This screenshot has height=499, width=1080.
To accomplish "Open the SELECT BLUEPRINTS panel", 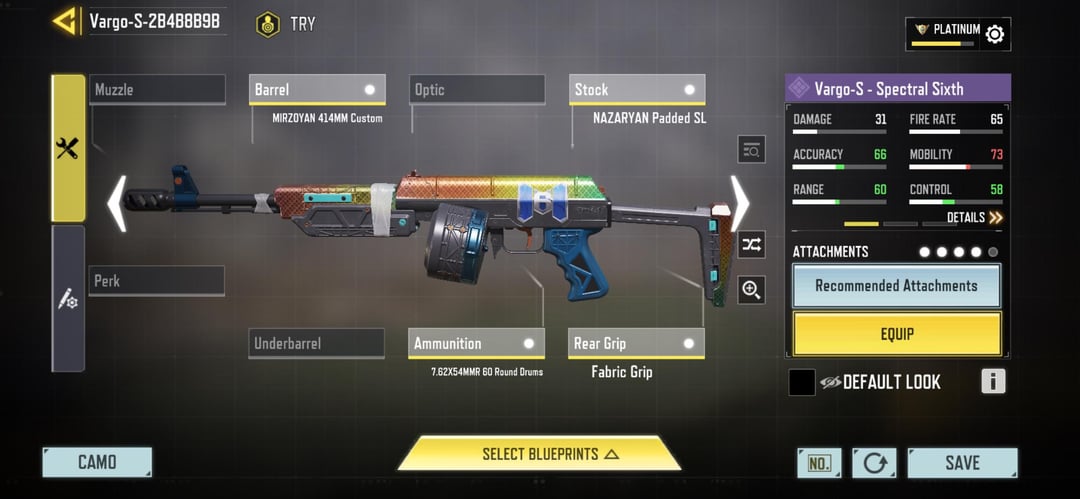I will (x=540, y=454).
